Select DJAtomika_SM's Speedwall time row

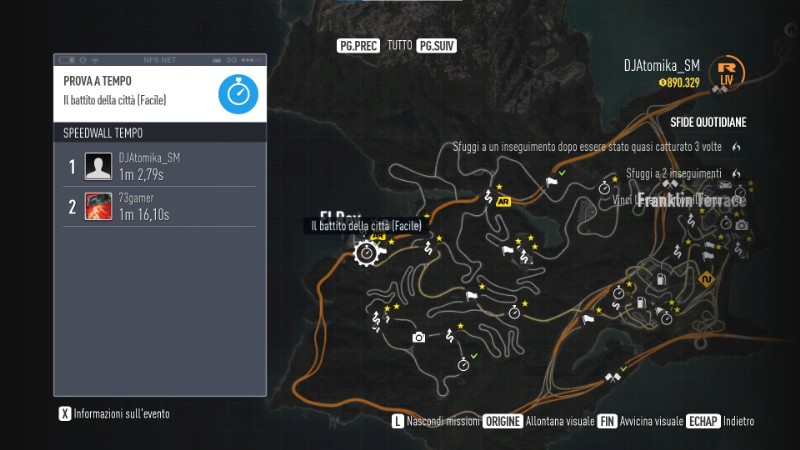(160, 166)
